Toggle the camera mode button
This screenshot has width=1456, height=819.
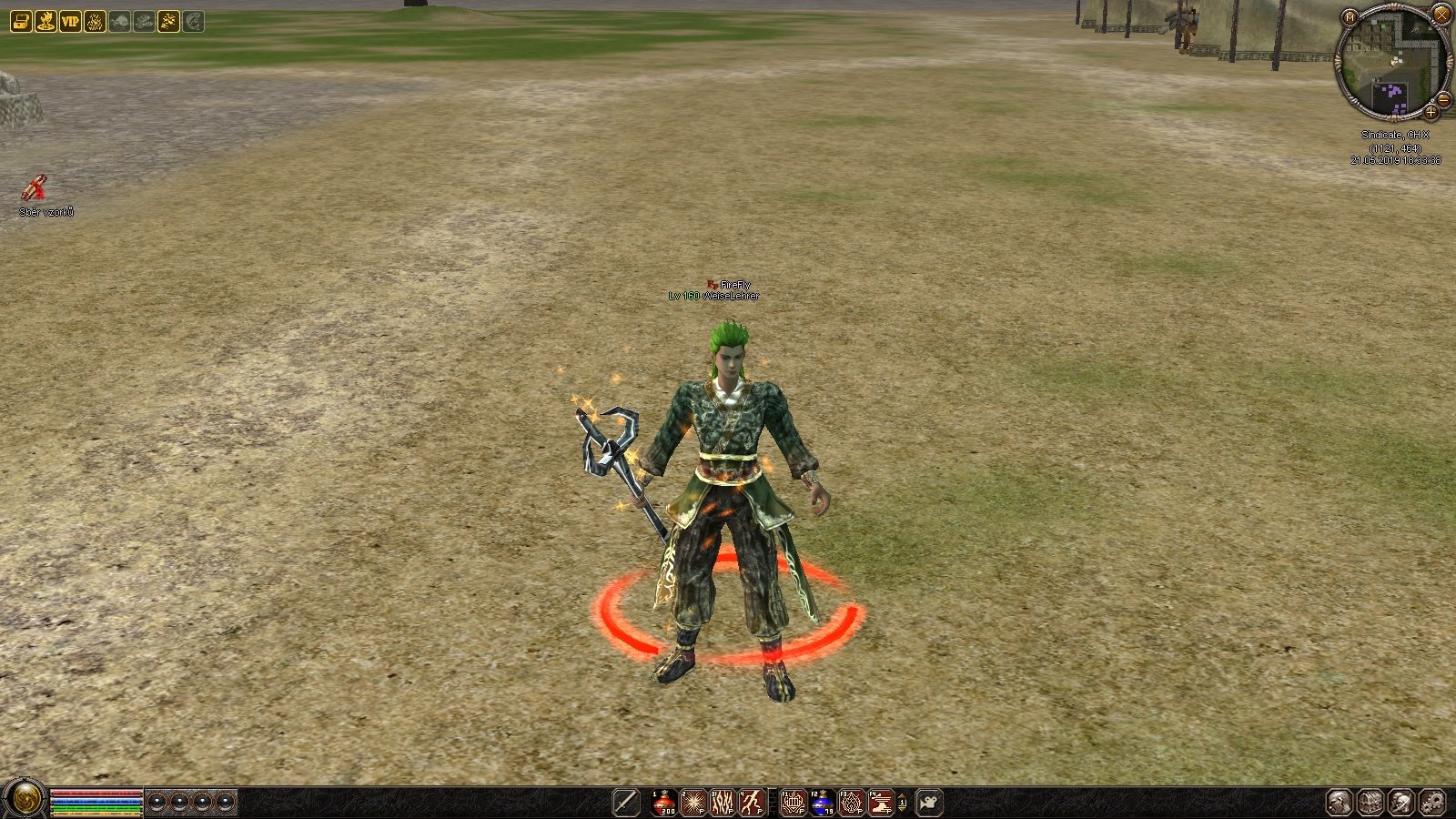[x=929, y=803]
